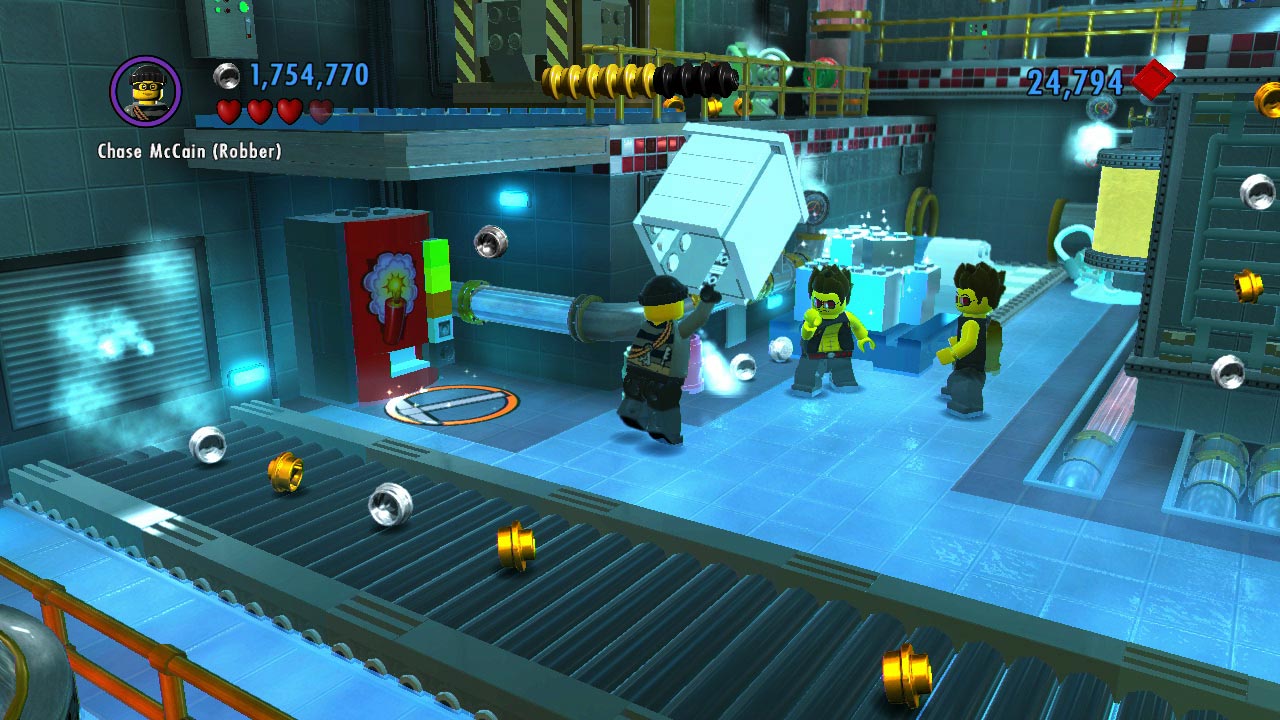Click the green level indicator beside the vending machine
The height and width of the screenshot is (720, 1280).
[435, 280]
